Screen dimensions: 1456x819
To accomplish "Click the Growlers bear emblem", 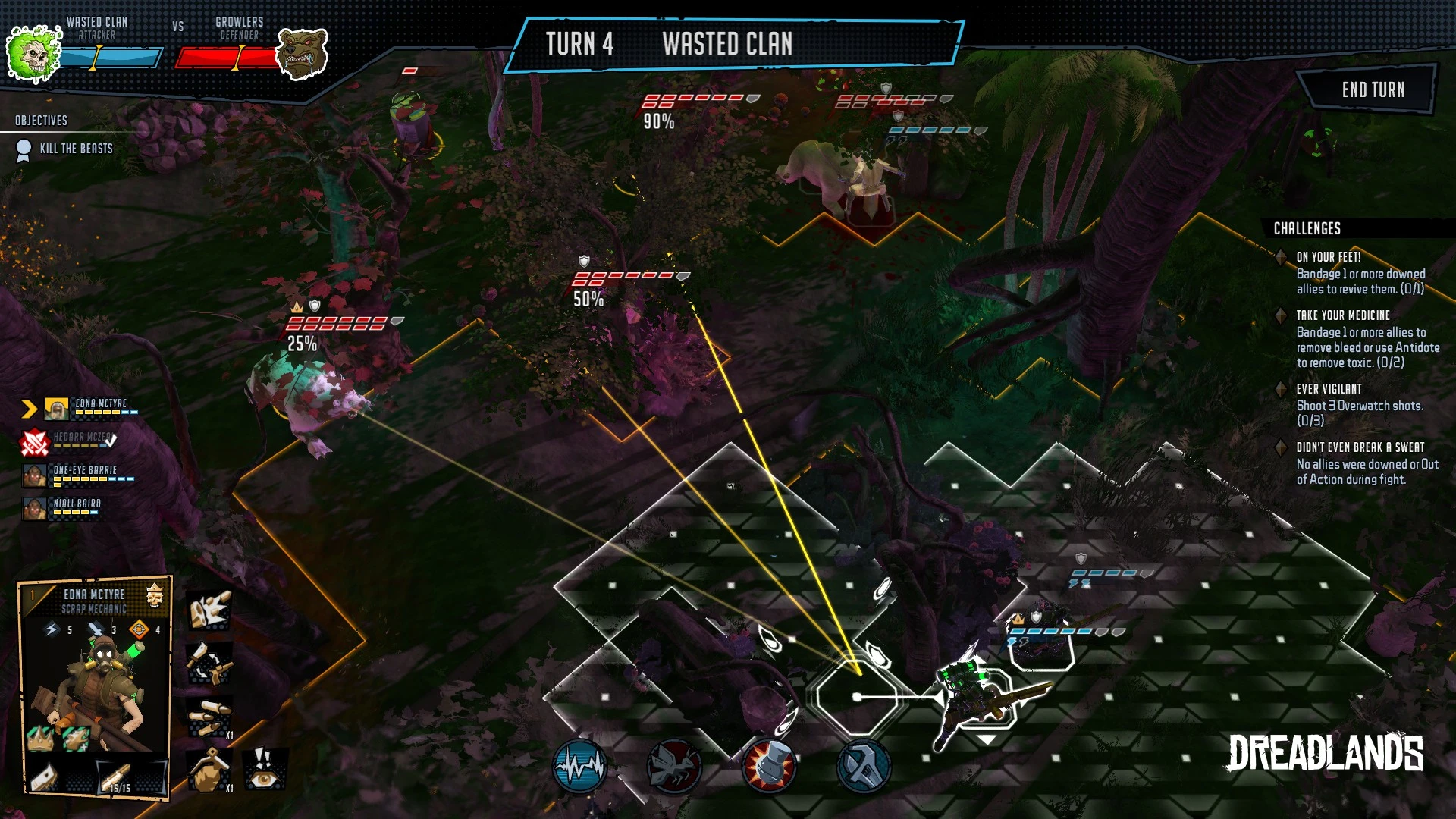I will pyautogui.click(x=301, y=53).
